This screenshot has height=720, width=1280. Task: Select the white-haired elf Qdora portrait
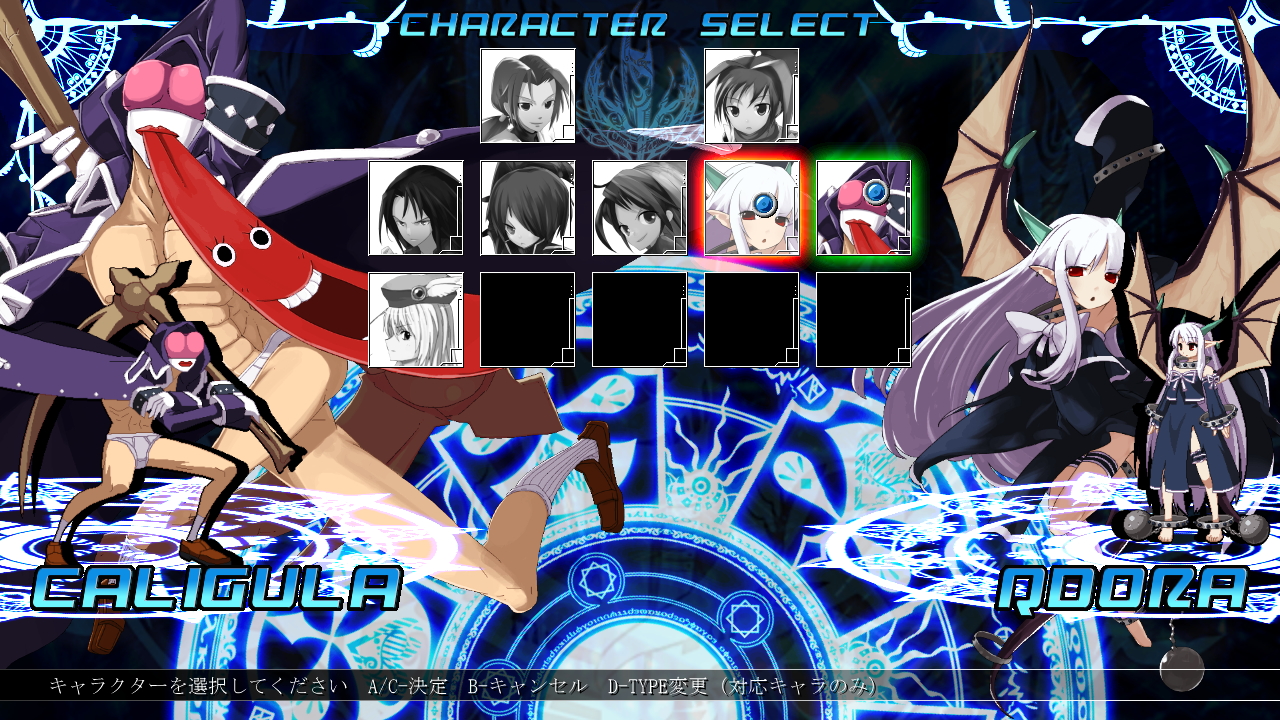click(x=752, y=208)
